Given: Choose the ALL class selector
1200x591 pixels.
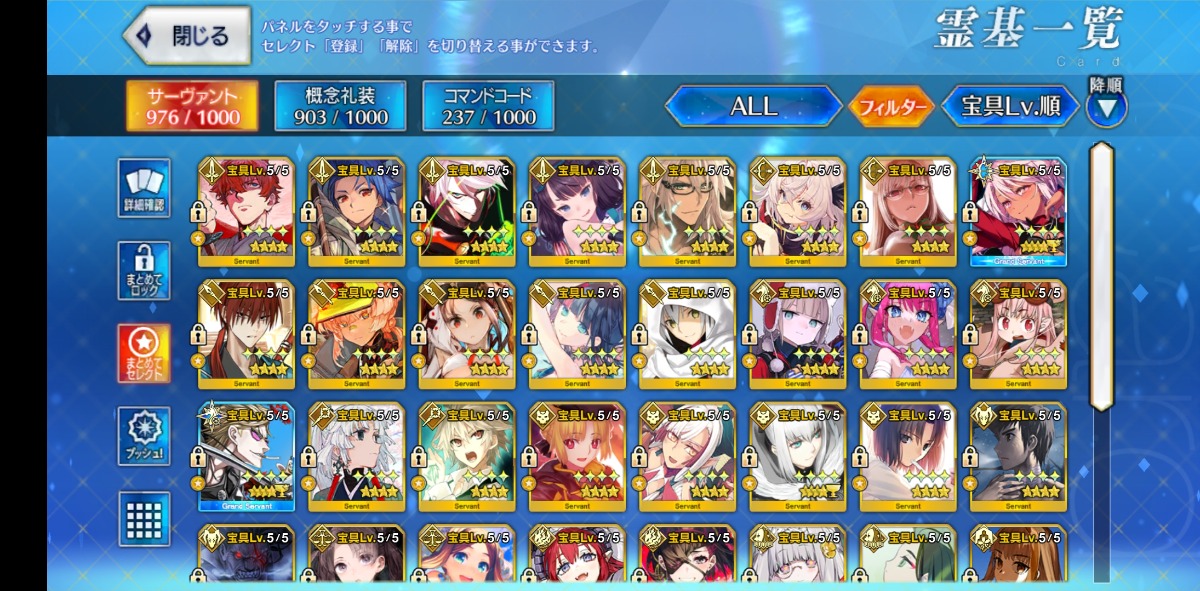Looking at the screenshot, I should click(753, 106).
